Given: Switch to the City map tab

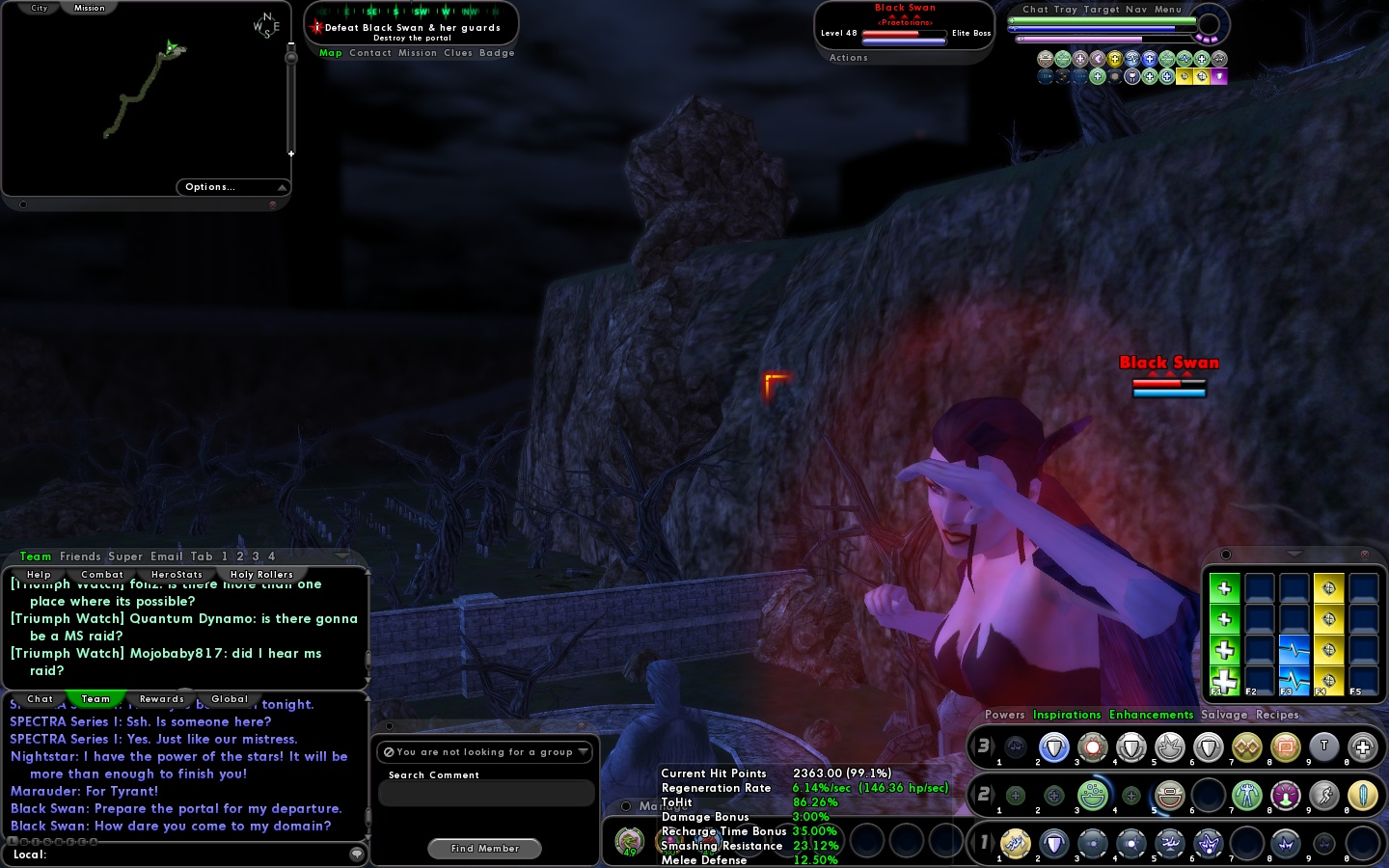Looking at the screenshot, I should 39,8.
